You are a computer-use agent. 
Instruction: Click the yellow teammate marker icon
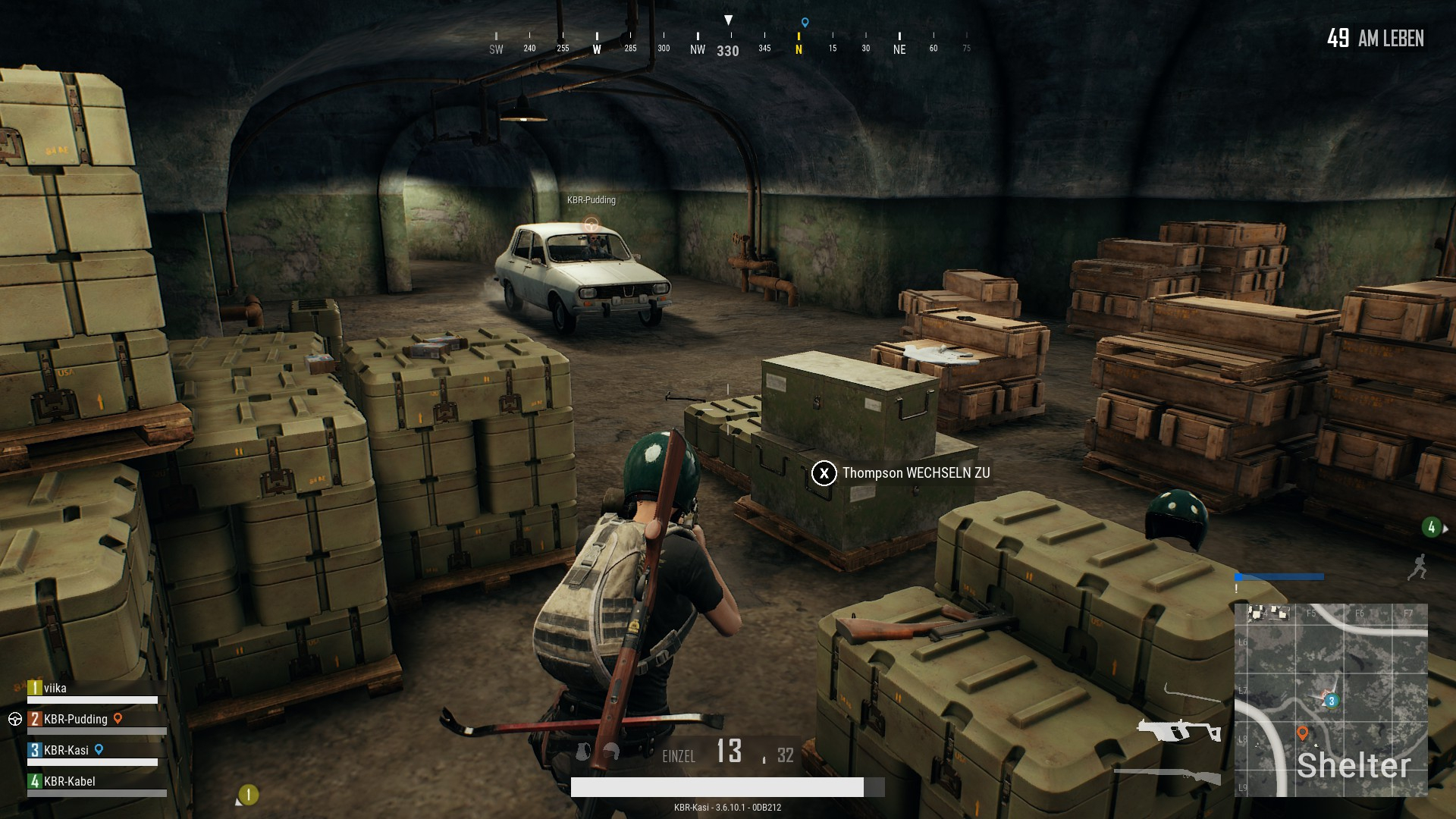[x=249, y=794]
